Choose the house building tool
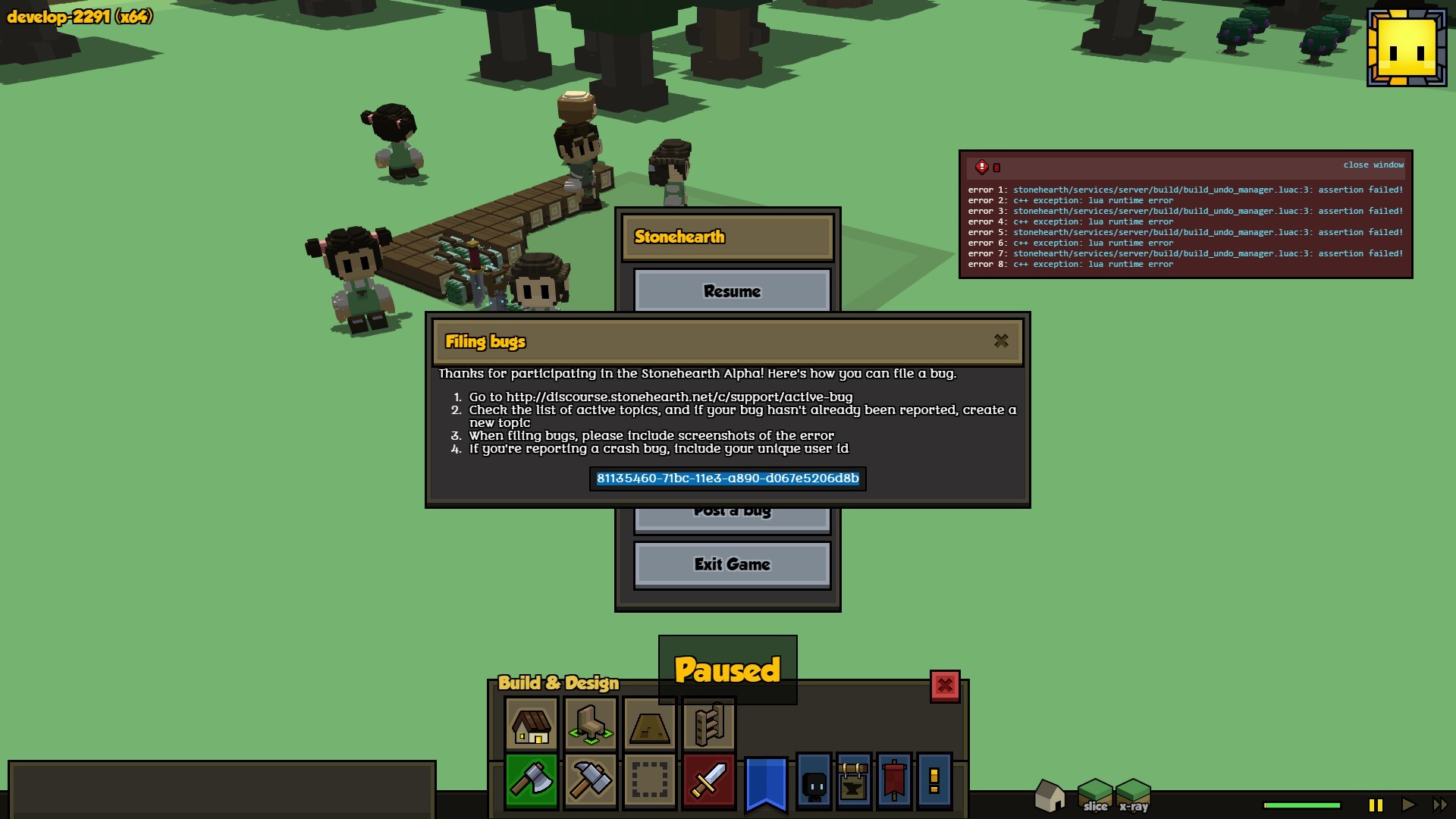The image size is (1456, 819). [531, 725]
